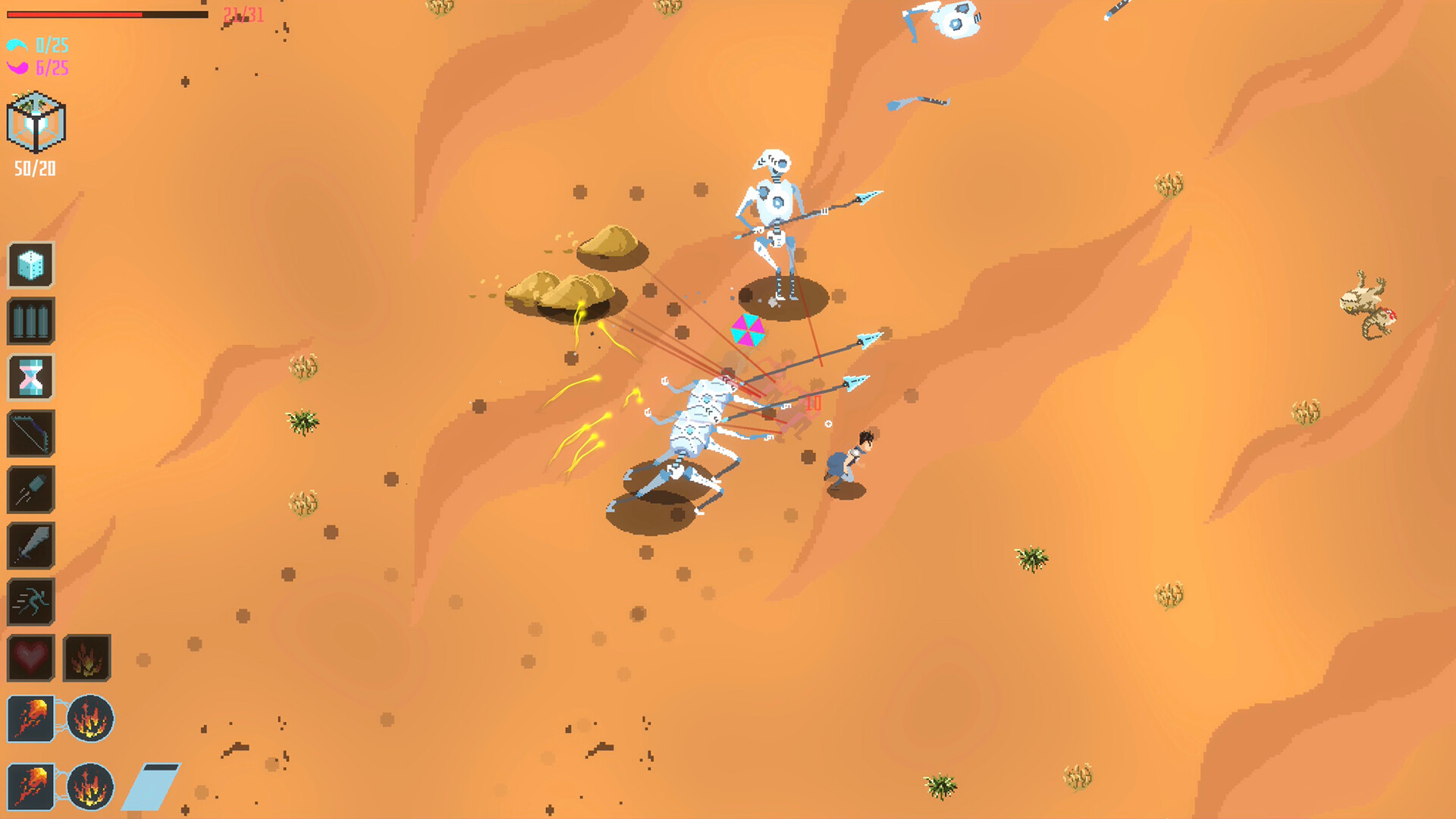Select the bow weapon icon

pyautogui.click(x=31, y=433)
